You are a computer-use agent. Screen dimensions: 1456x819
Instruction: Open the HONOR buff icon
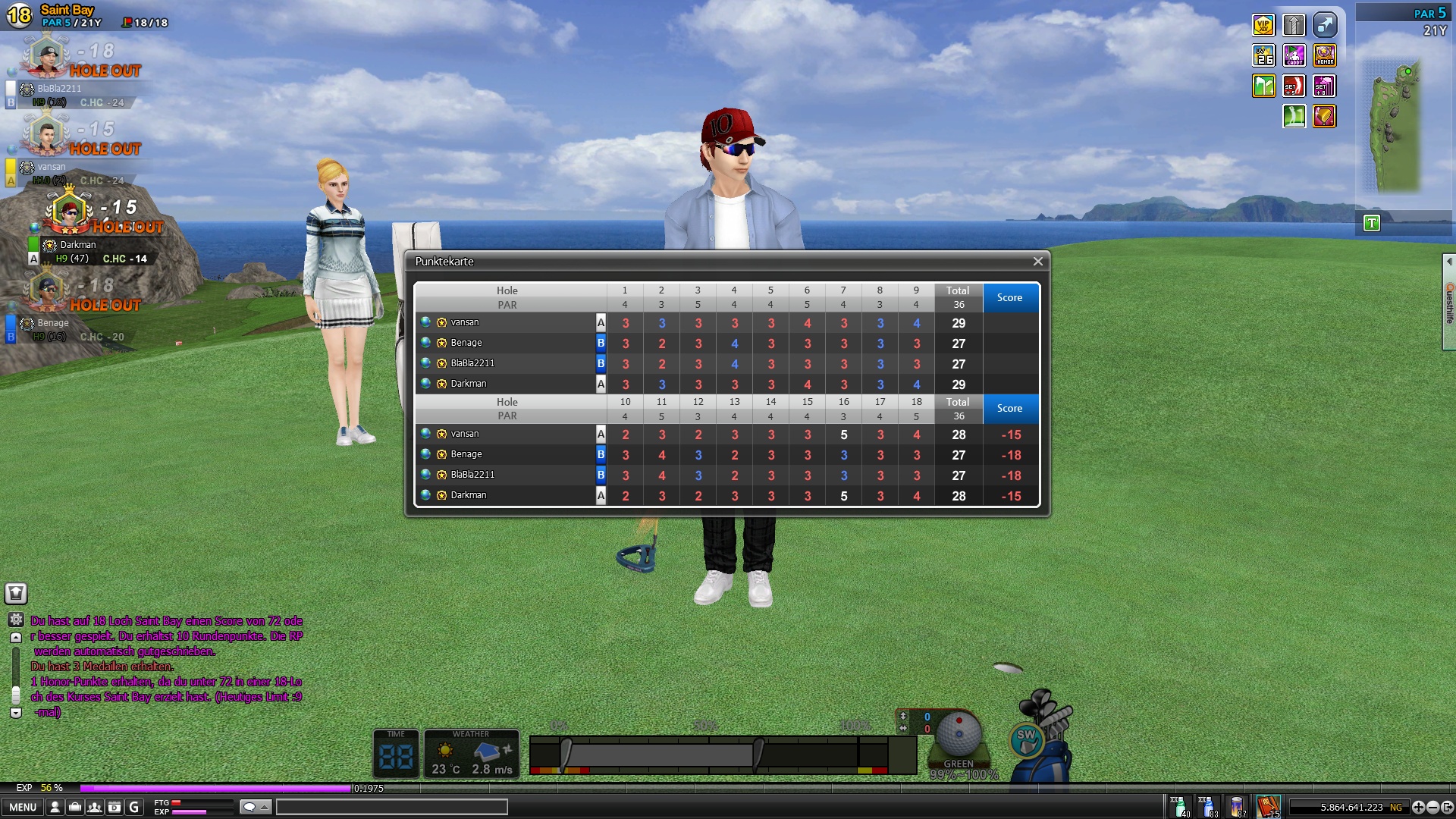(1324, 56)
